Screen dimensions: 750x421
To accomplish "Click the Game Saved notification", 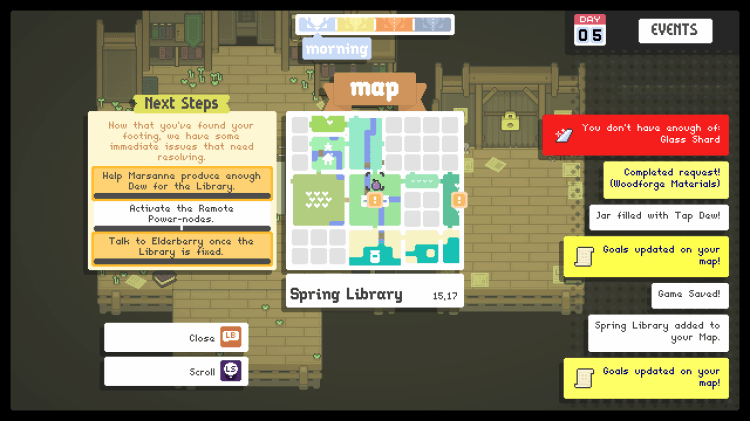I will [690, 295].
